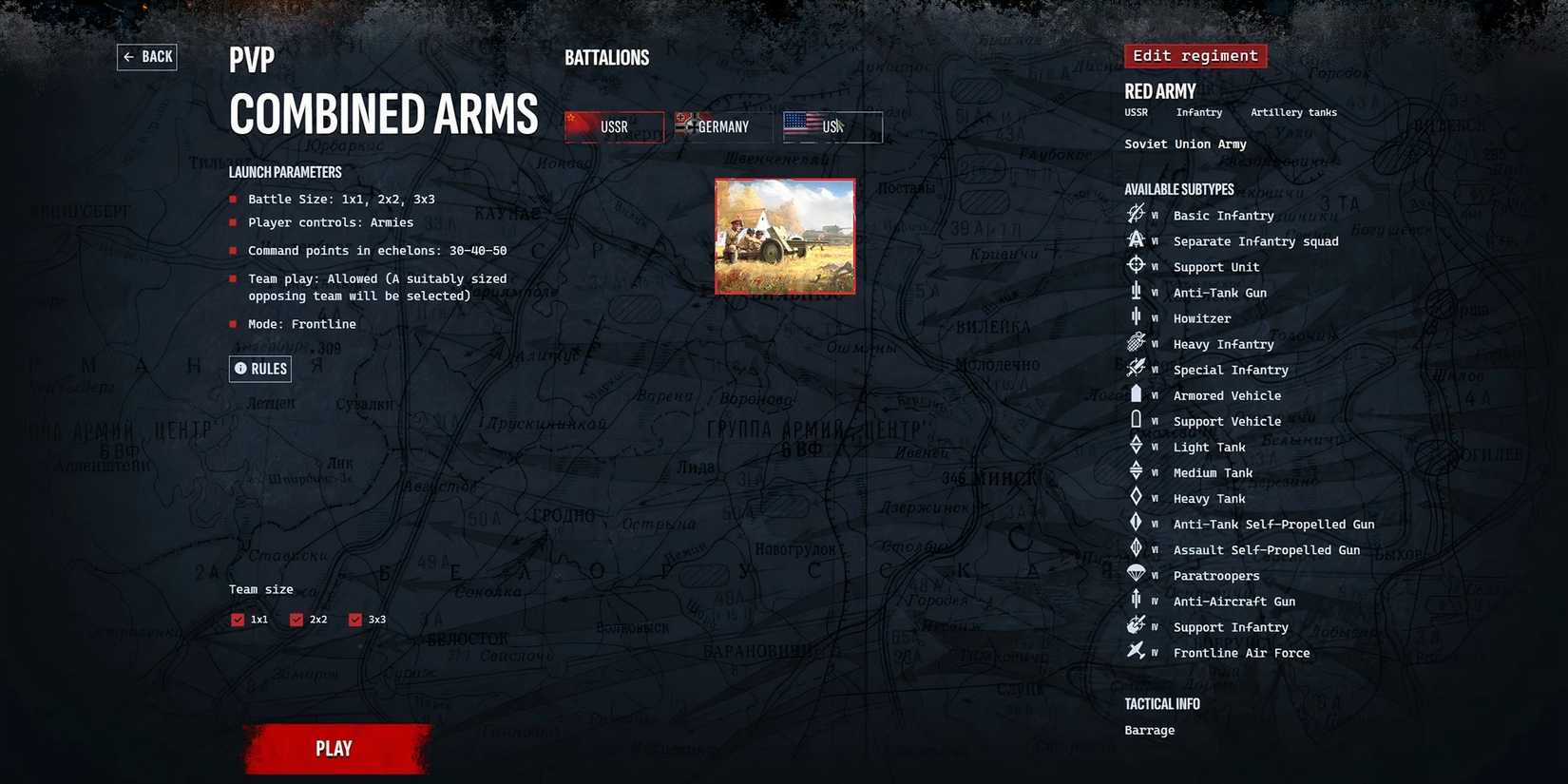
Task: Uncheck the 1x1 team size
Action: [238, 619]
